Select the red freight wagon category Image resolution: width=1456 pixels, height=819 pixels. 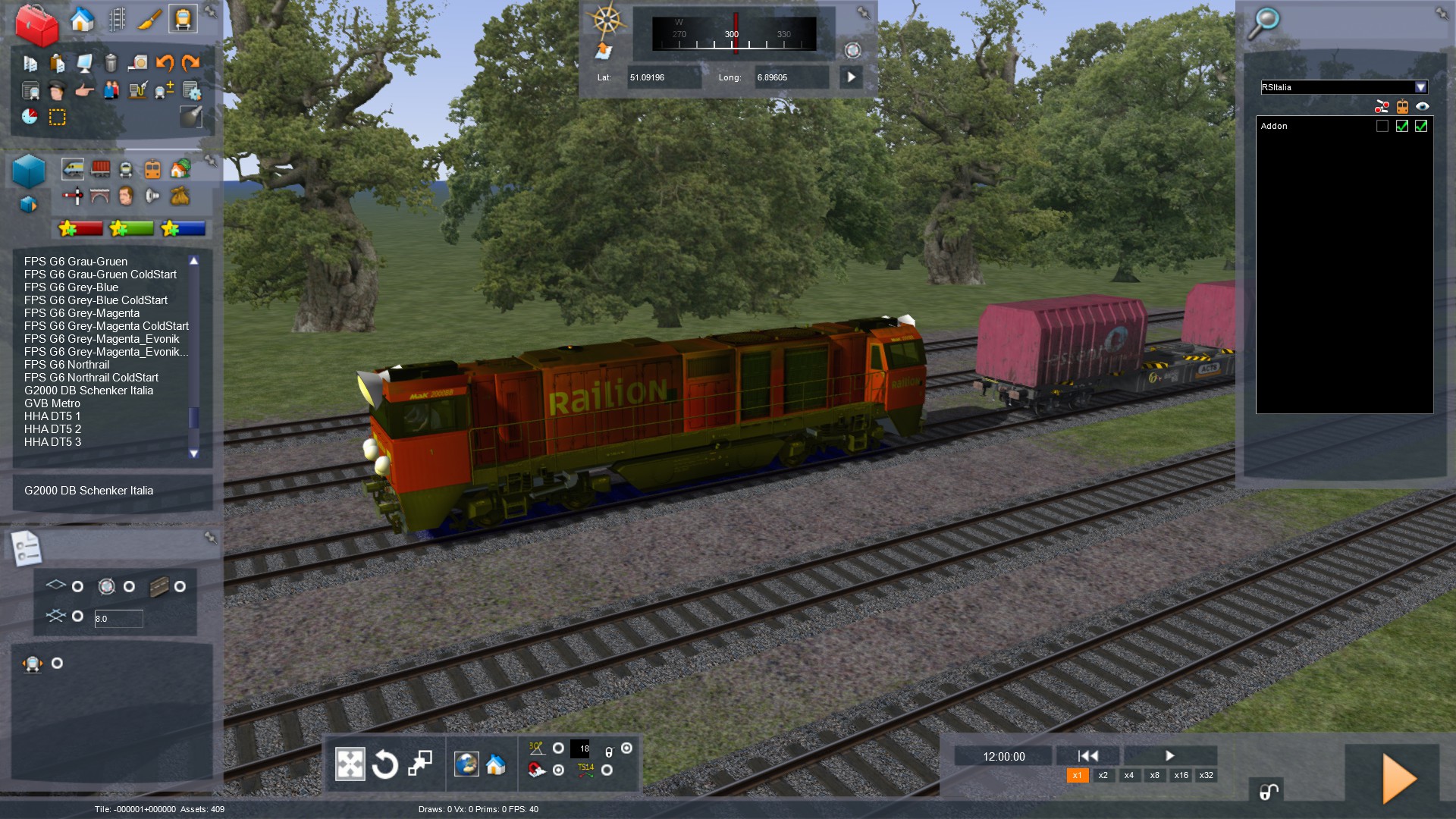click(x=100, y=169)
